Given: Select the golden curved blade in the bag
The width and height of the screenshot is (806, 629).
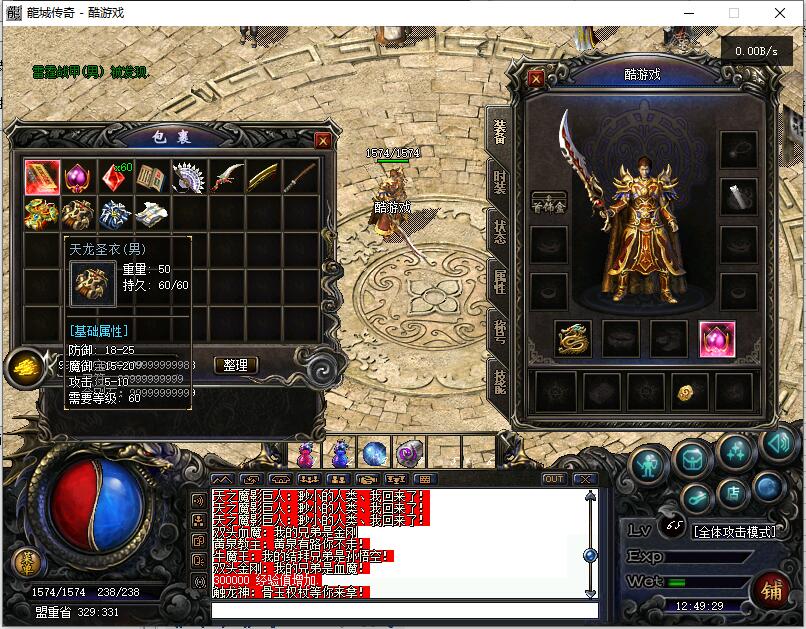Looking at the screenshot, I should 262,178.
